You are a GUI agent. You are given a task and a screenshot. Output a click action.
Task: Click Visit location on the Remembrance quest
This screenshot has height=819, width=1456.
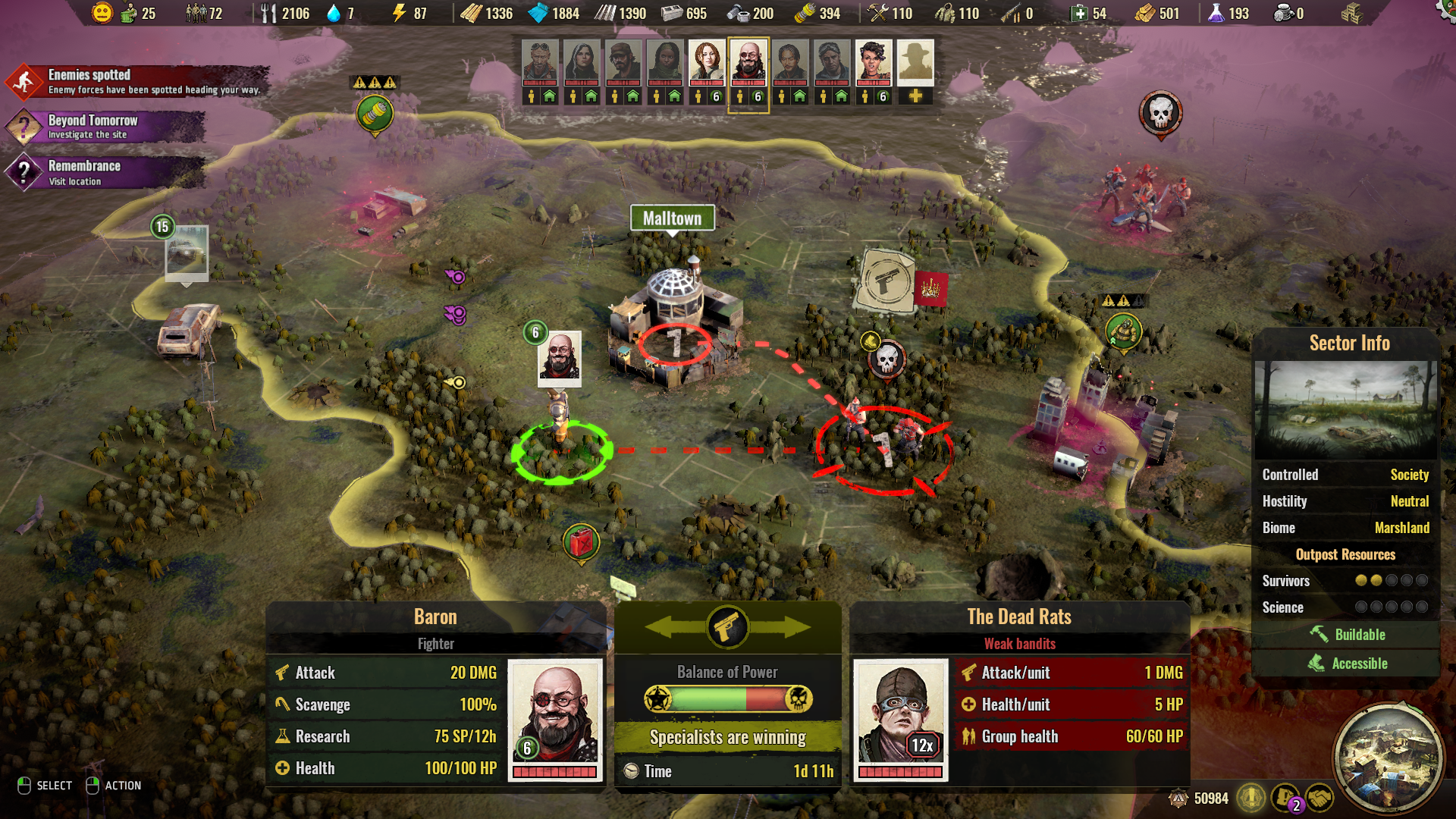coord(74,181)
